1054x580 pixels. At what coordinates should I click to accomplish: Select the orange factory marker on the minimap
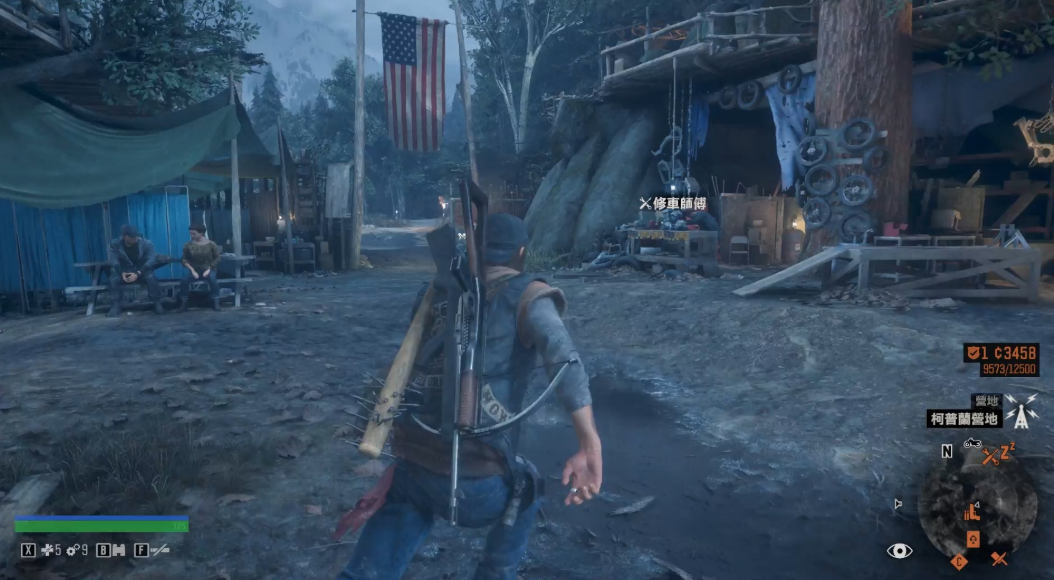click(x=970, y=513)
